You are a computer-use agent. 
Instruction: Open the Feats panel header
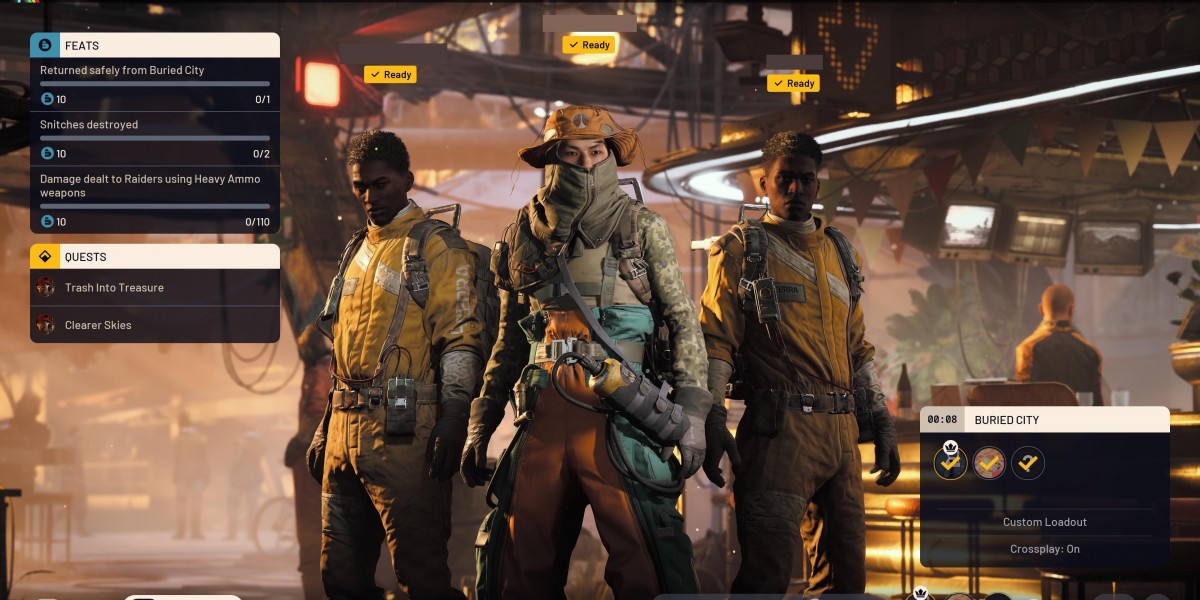pos(155,45)
